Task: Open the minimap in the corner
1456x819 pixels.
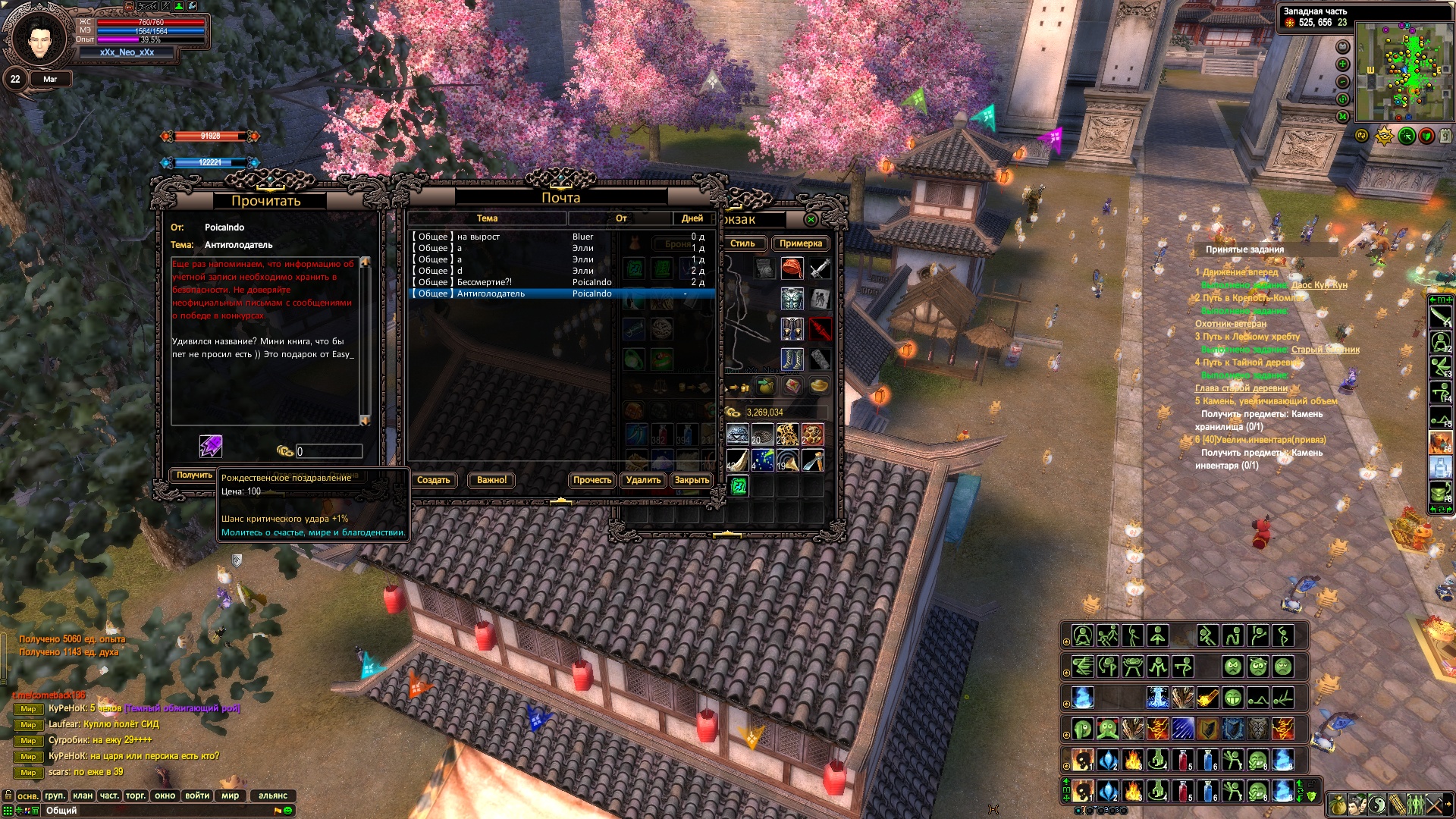Action: coord(1404,71)
